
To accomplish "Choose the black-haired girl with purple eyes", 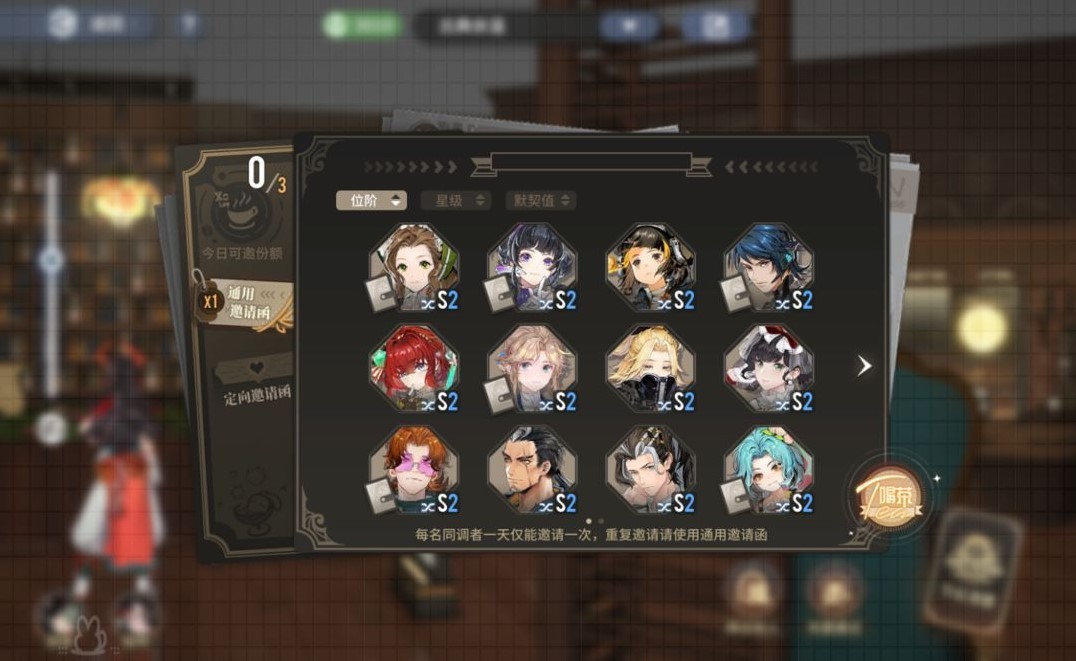I will pyautogui.click(x=532, y=268).
